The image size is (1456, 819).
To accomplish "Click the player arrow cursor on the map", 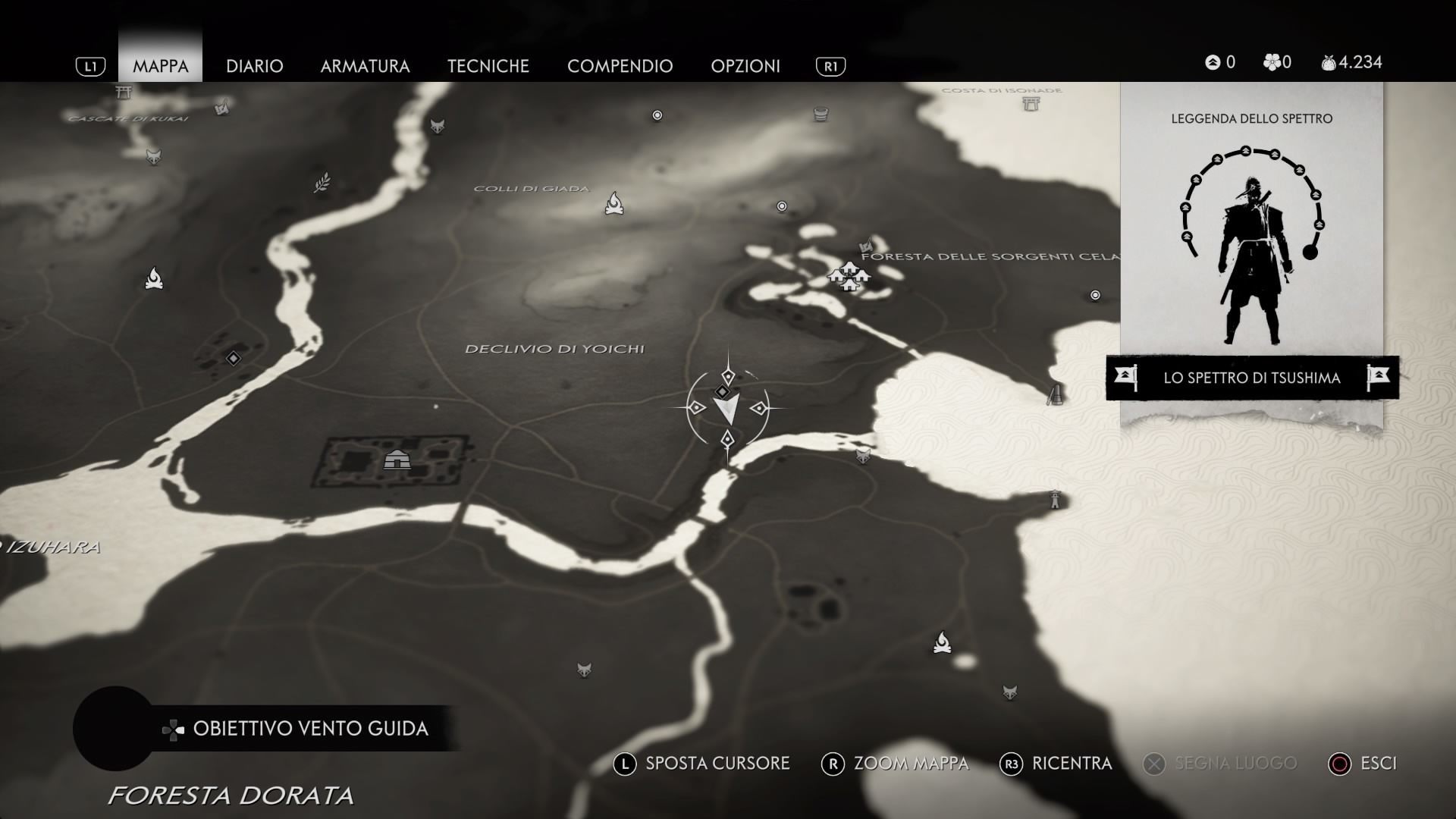I will (726, 409).
